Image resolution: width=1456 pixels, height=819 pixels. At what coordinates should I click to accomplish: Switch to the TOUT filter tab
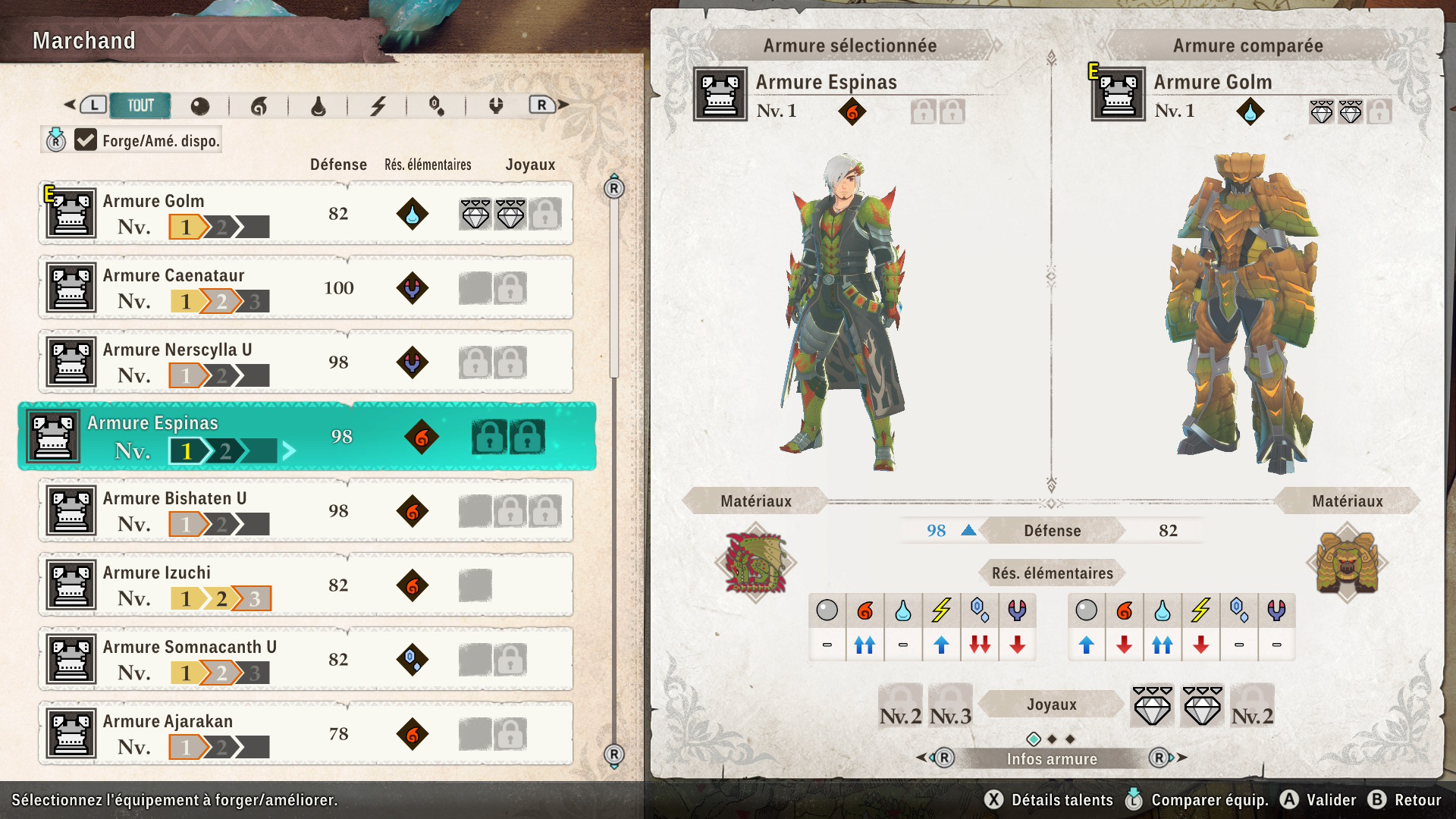(x=140, y=105)
